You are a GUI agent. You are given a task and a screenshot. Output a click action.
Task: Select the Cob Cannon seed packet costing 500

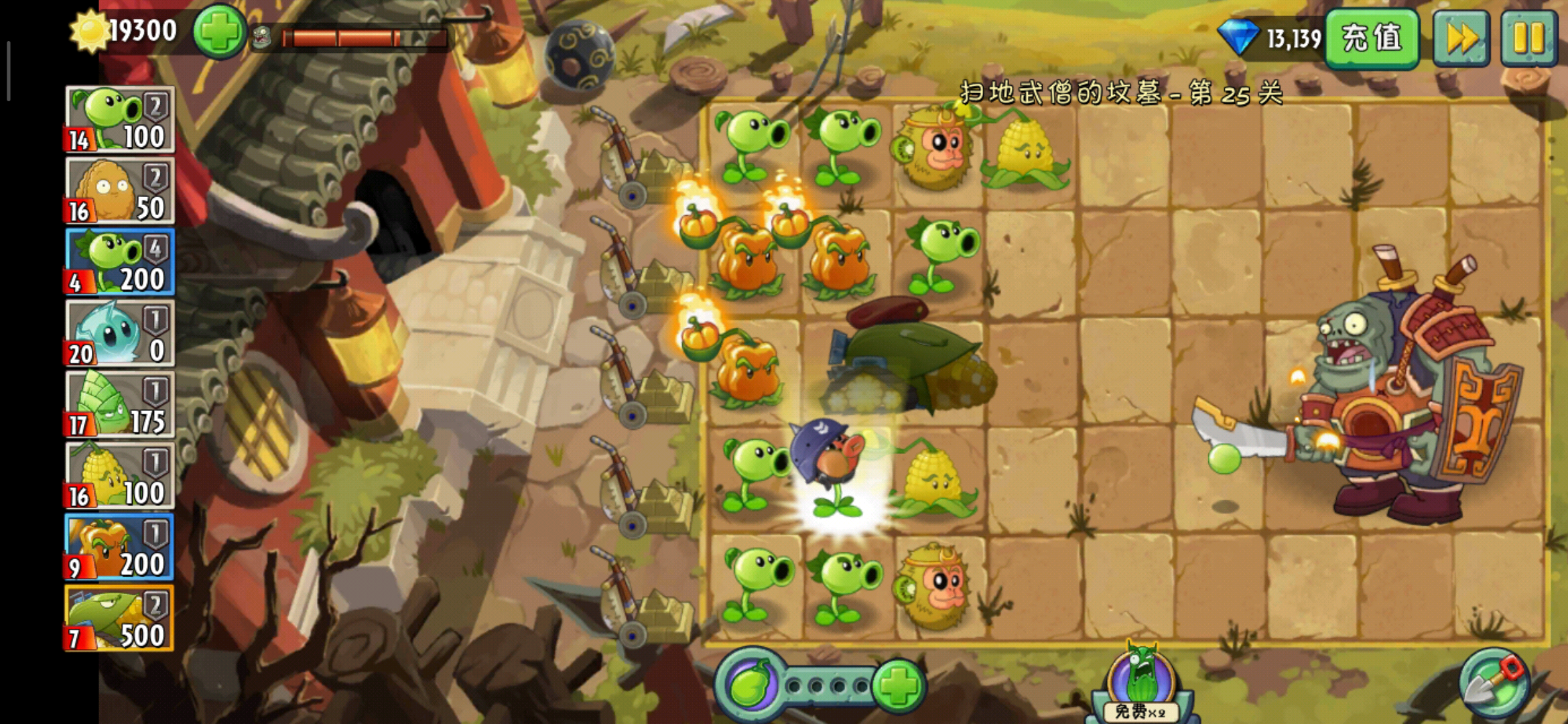[119, 618]
